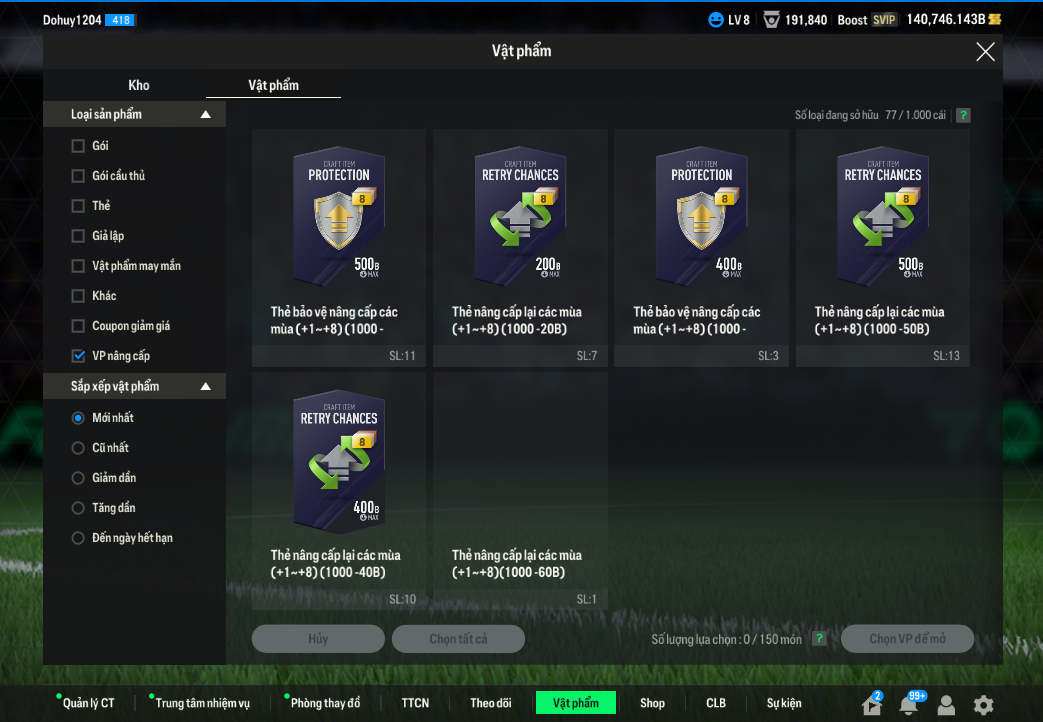The height and width of the screenshot is (722, 1043).
Task: Go to Quản lý CT
Action: 88,703
